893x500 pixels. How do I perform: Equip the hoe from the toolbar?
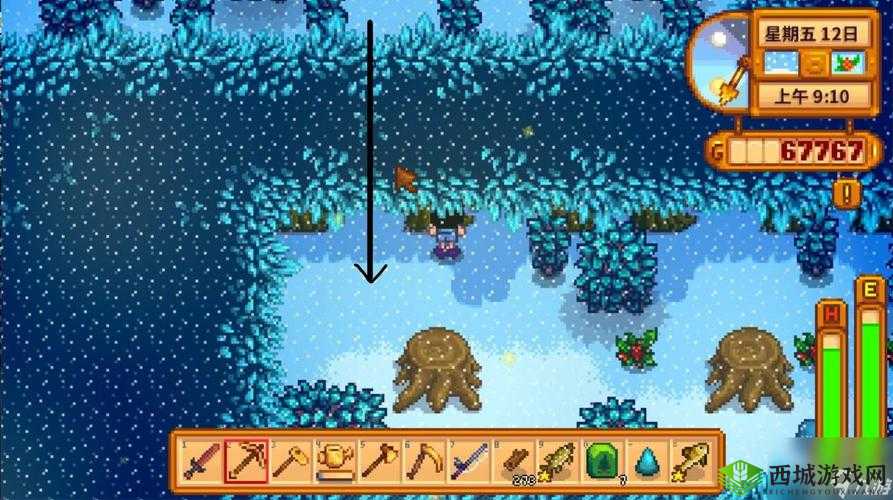tap(291, 460)
